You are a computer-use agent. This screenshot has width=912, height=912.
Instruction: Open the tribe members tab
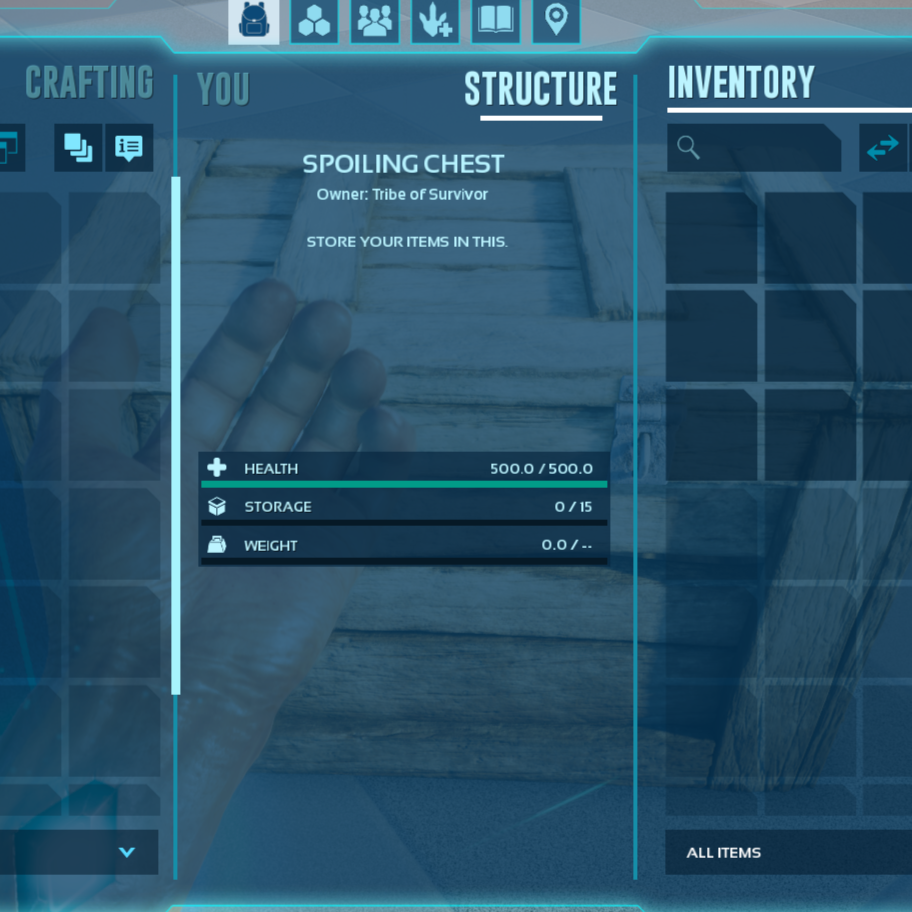coord(375,21)
